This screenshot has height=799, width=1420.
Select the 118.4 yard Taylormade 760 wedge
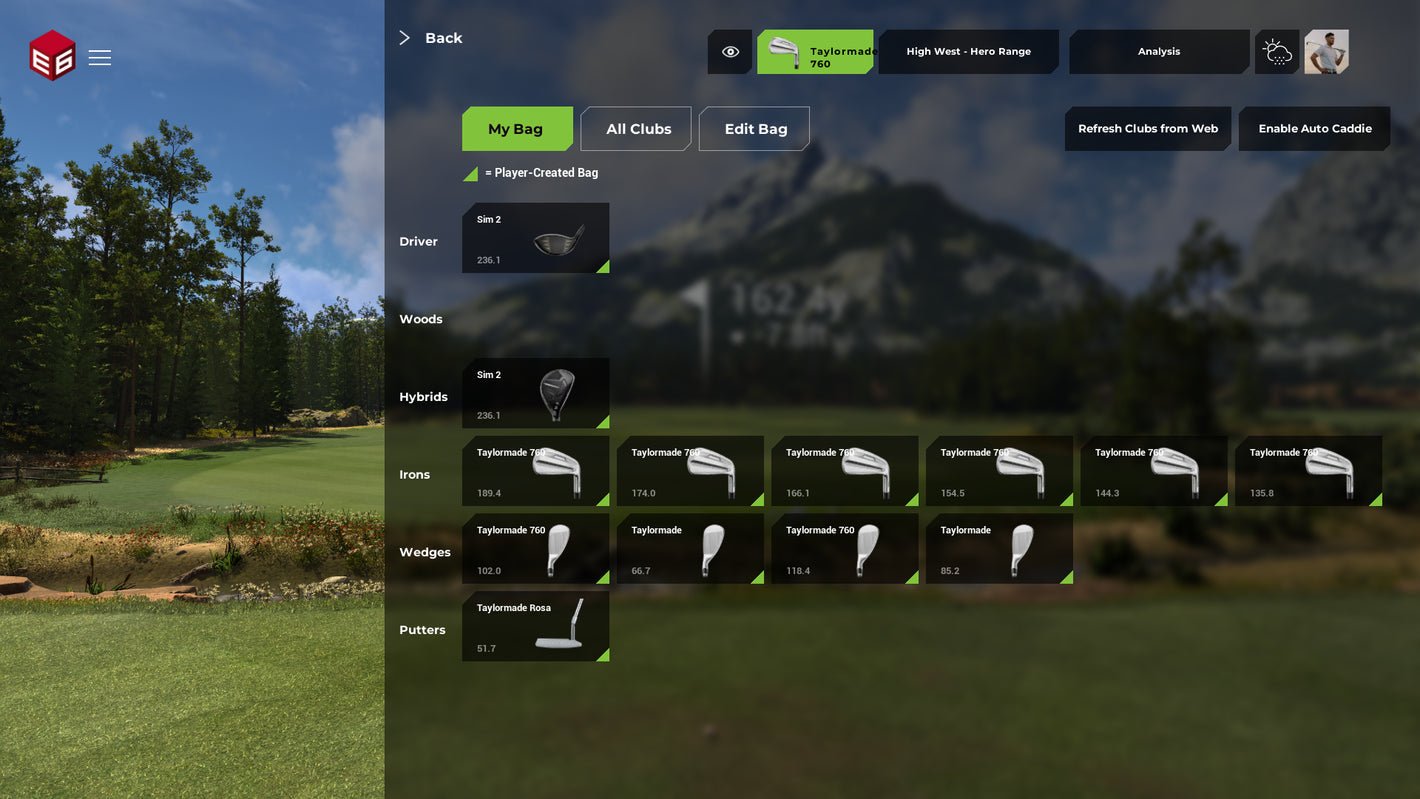pyautogui.click(x=844, y=548)
